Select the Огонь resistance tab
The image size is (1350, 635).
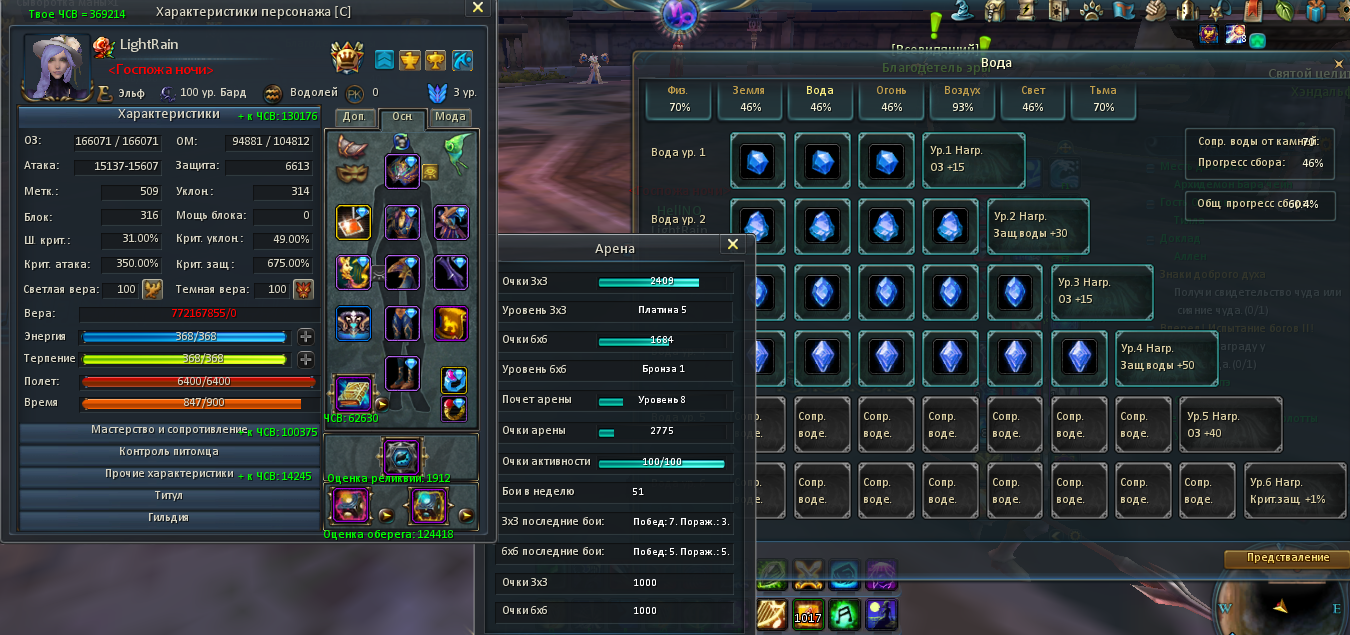coord(892,98)
